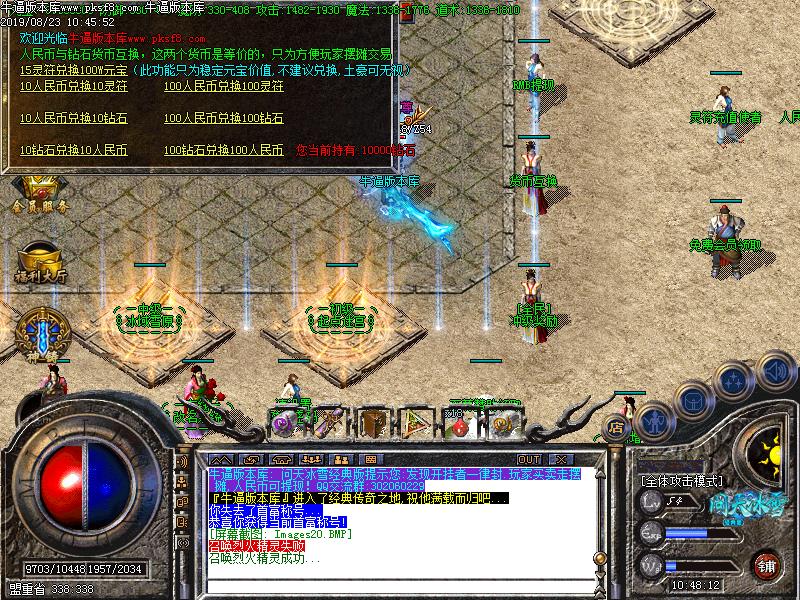The width and height of the screenshot is (800, 600).
Task: Select 100人民币兑换100灵符 exchange option
Action: 223,86
